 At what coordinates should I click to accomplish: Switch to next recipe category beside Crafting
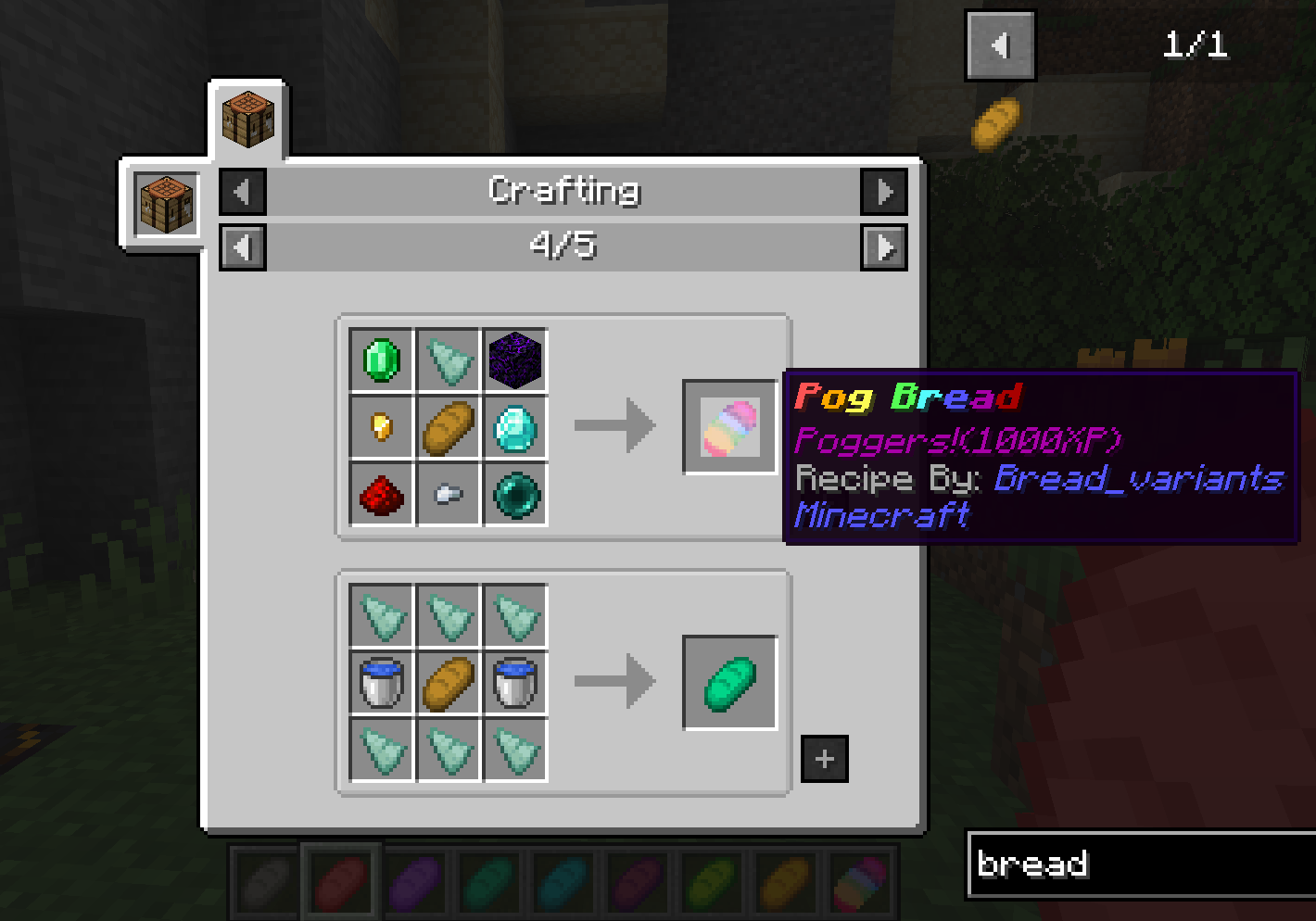coord(884,192)
